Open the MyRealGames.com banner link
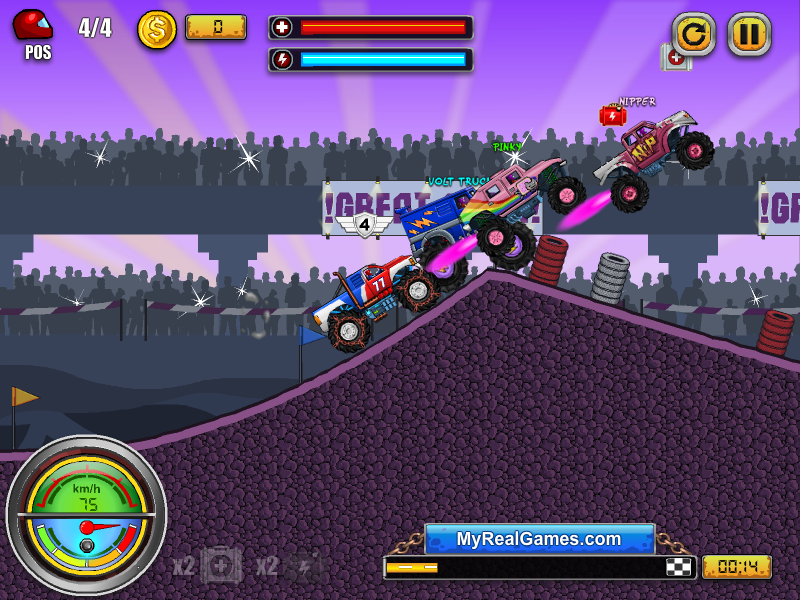This screenshot has height=600, width=800. [x=539, y=539]
